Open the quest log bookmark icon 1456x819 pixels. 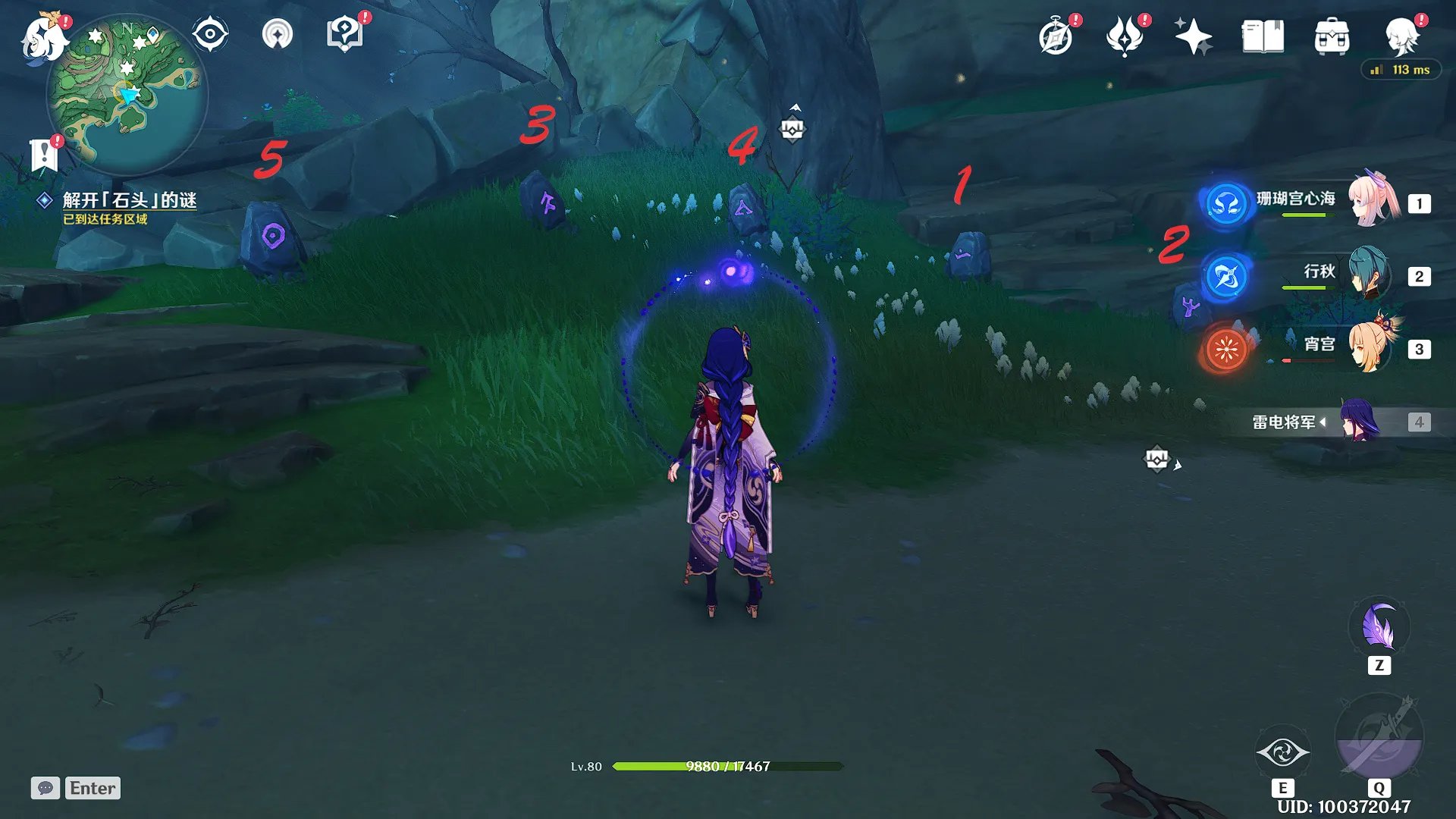coord(44,155)
